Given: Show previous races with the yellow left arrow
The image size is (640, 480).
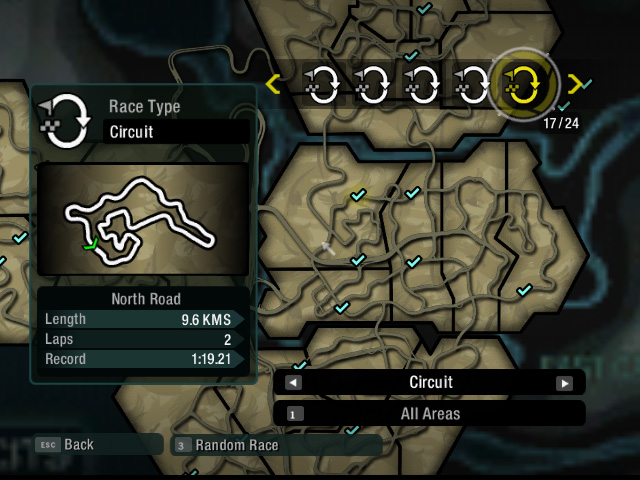Looking at the screenshot, I should coord(274,84).
